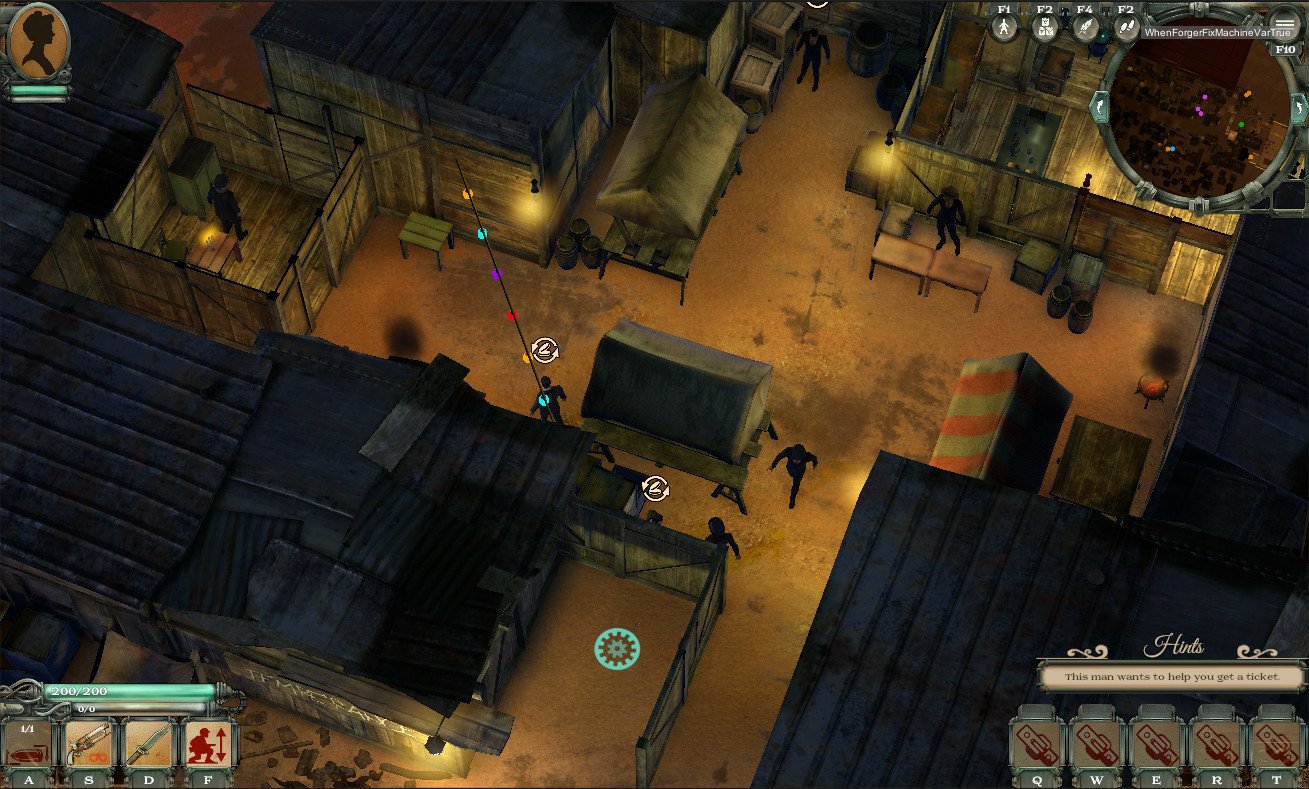Toggle movement mode with the footprints F2 icon
Image resolution: width=1309 pixels, height=789 pixels.
click(1125, 26)
